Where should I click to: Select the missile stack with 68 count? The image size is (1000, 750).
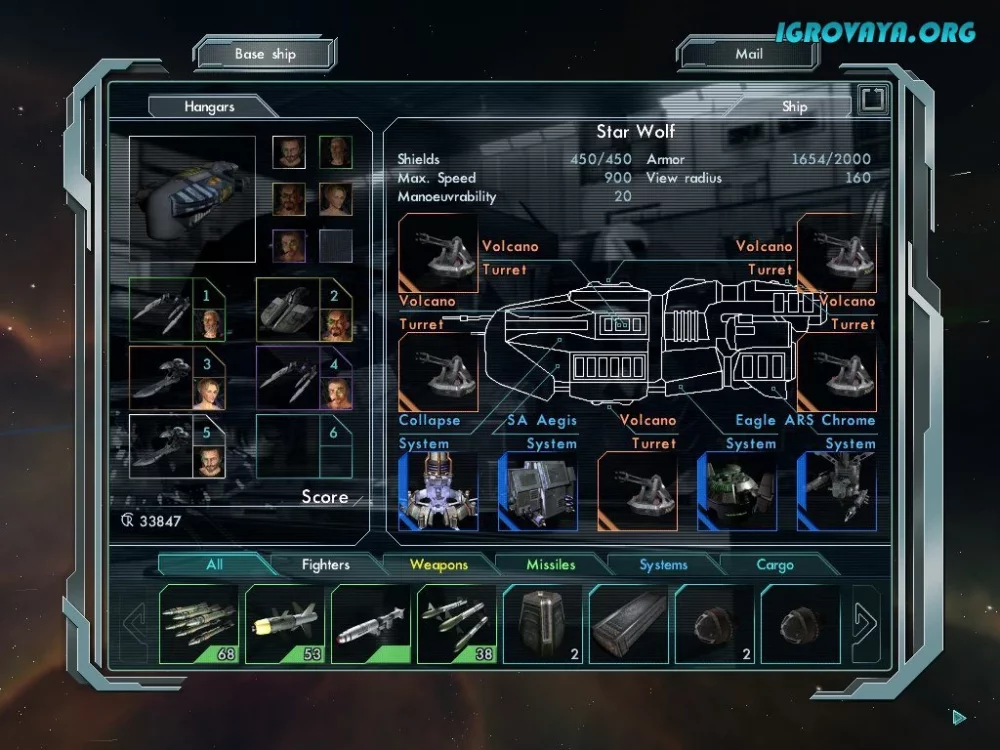[x=199, y=624]
